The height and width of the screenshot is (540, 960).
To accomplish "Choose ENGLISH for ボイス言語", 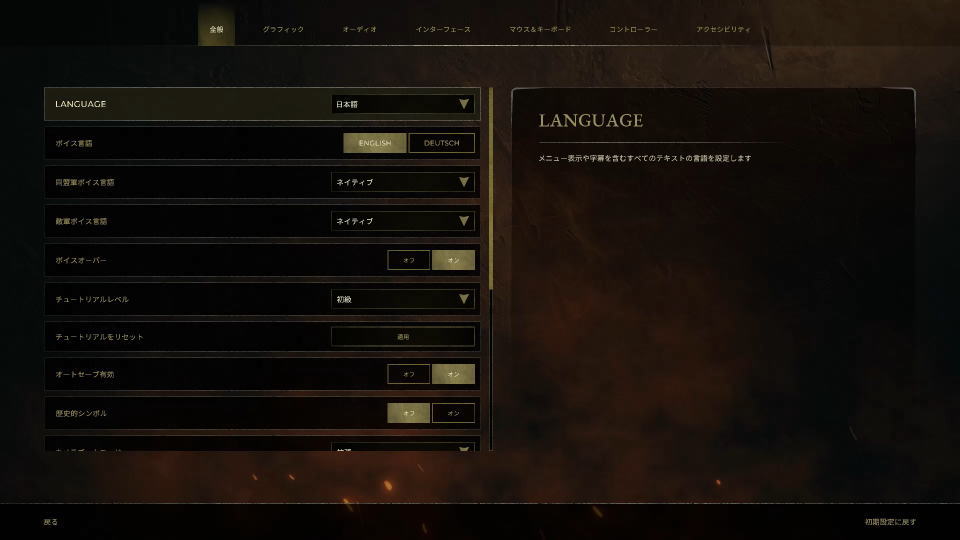I will (375, 143).
